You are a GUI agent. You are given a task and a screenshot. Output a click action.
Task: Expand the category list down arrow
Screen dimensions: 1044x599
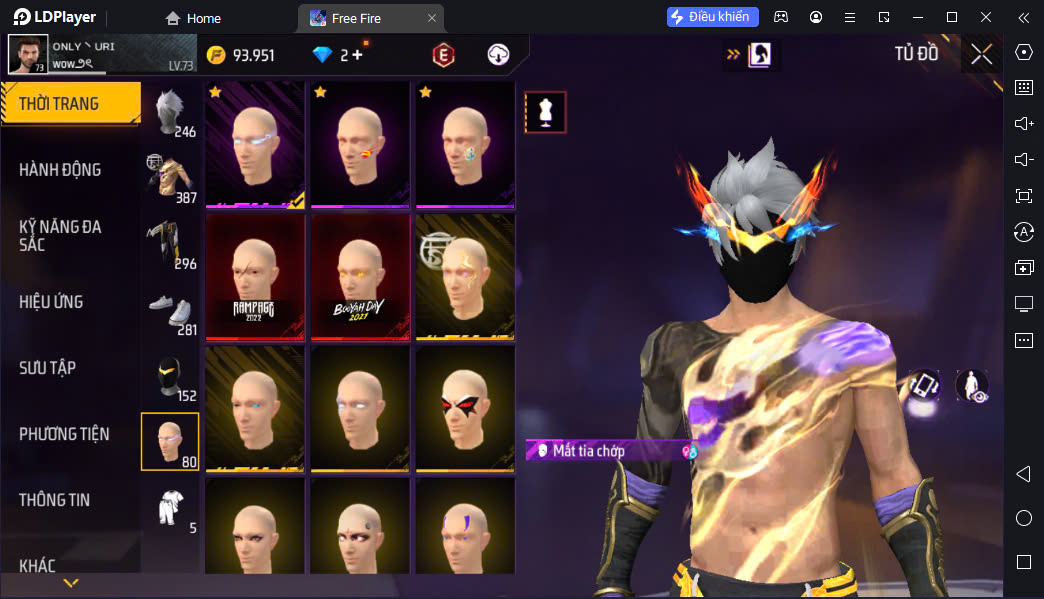[x=71, y=583]
